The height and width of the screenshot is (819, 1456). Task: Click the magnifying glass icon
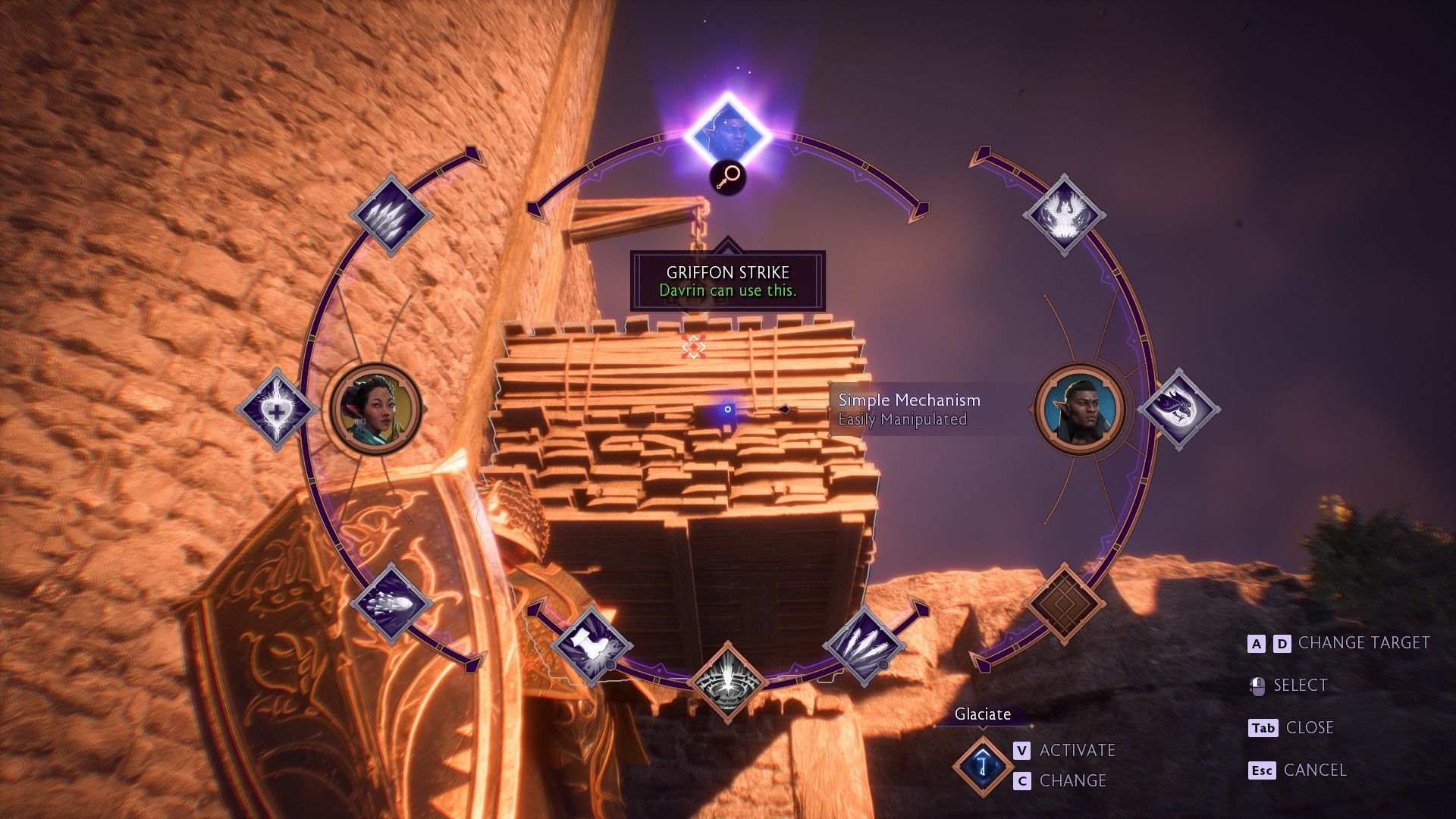(728, 177)
